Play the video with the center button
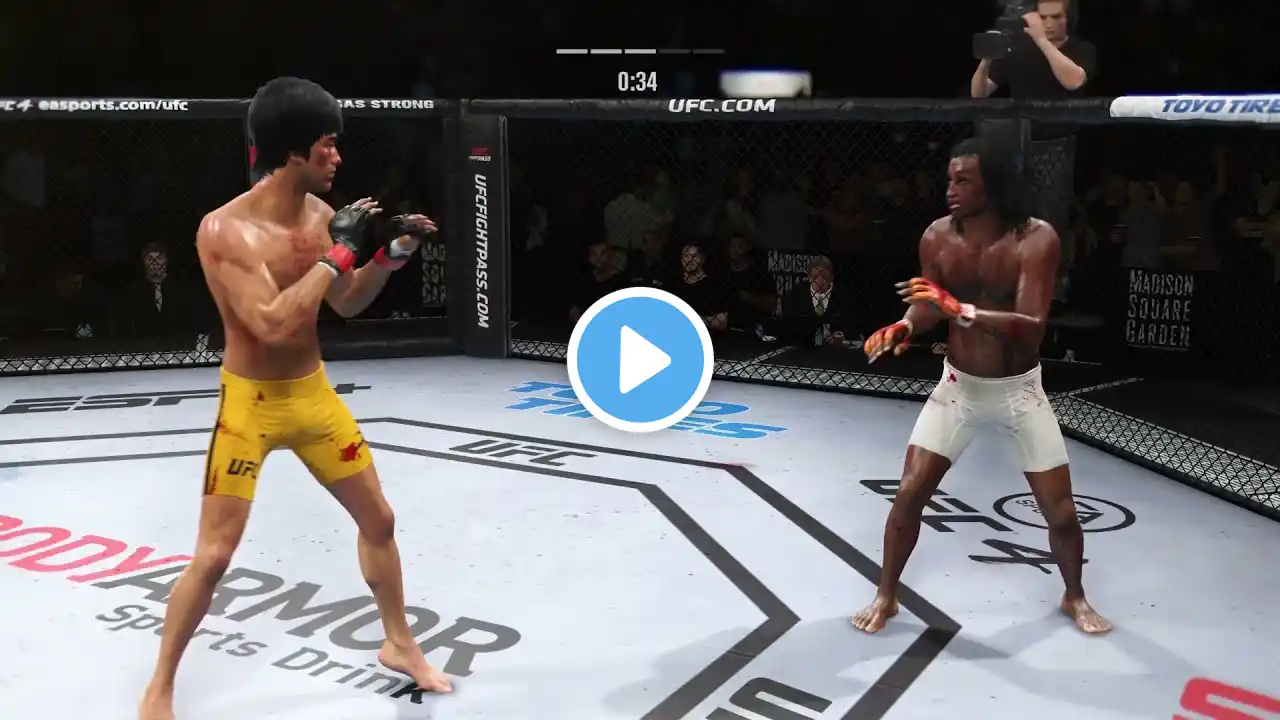Viewport: 1280px width, 720px height. click(x=640, y=360)
